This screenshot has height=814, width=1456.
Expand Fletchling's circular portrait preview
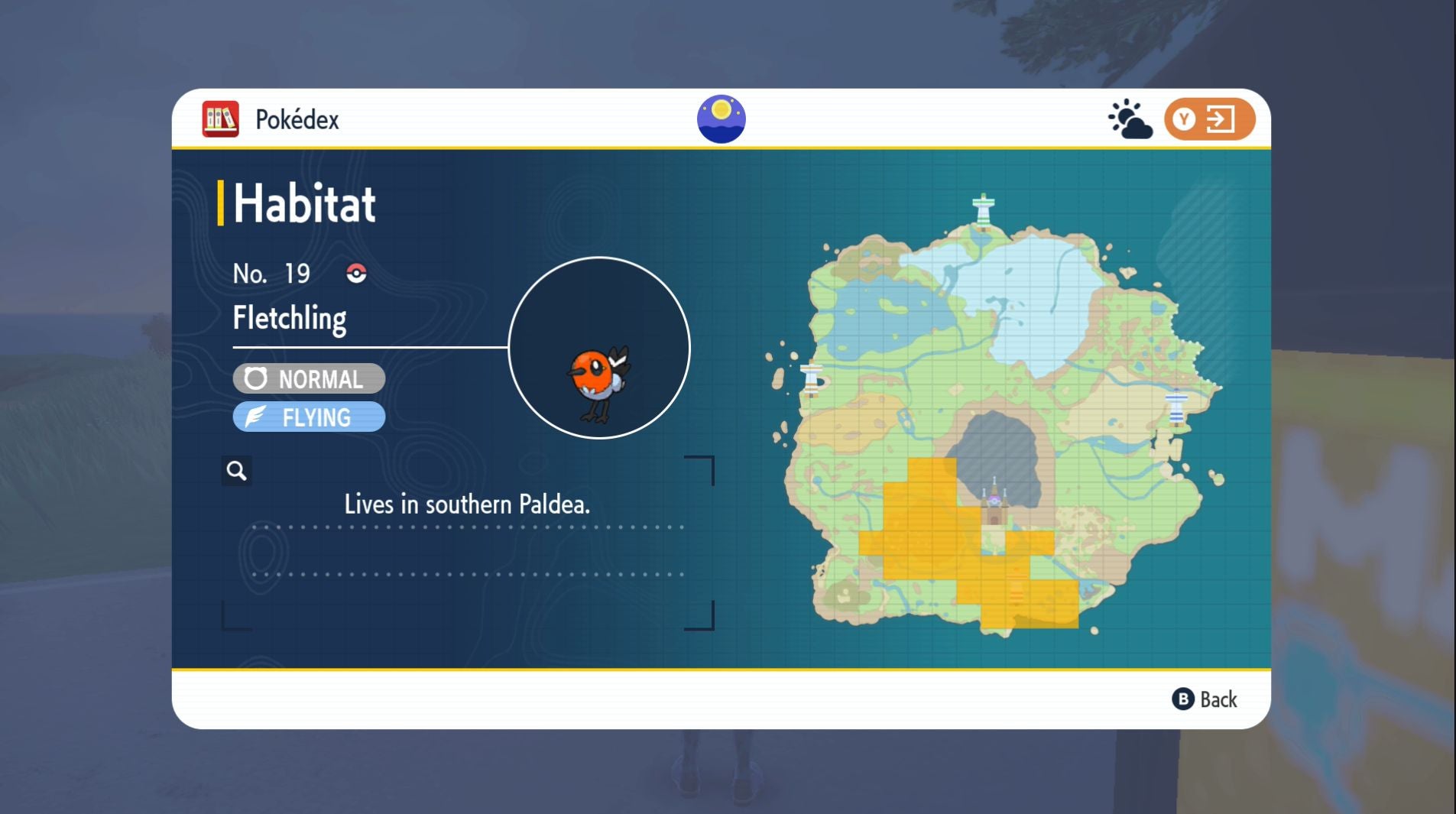(x=601, y=349)
